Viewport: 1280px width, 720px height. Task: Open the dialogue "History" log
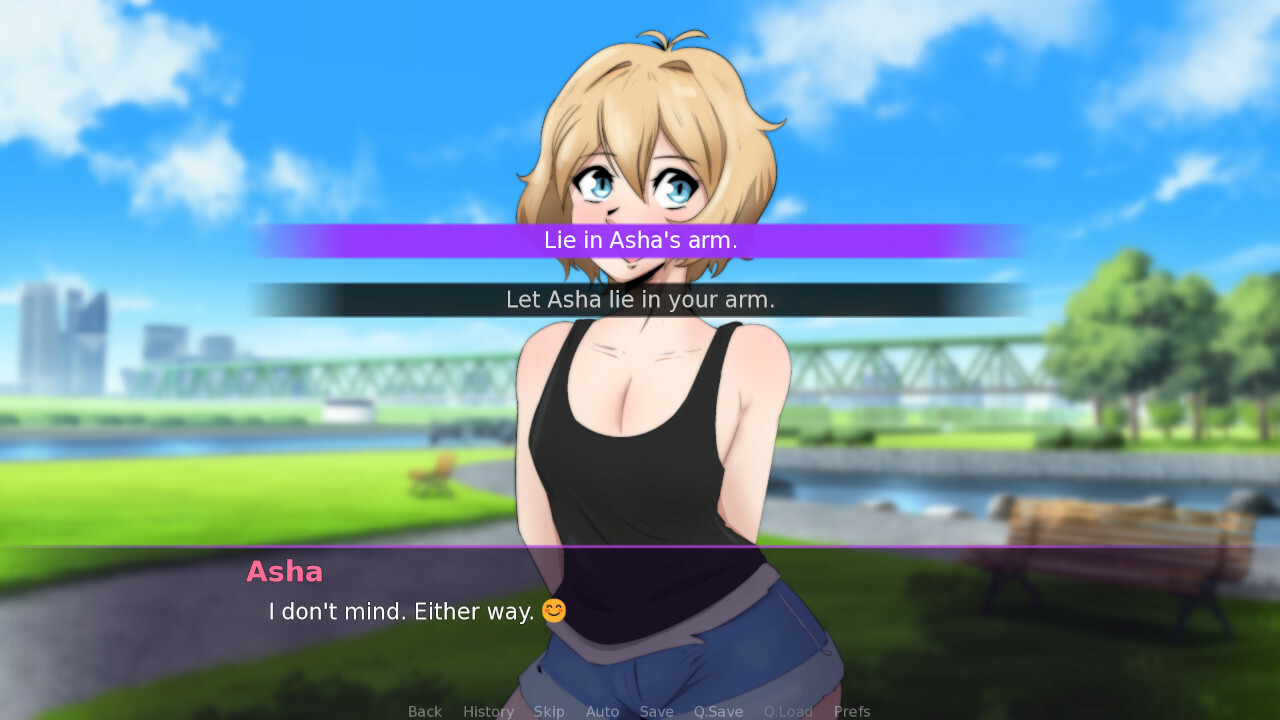pos(487,711)
